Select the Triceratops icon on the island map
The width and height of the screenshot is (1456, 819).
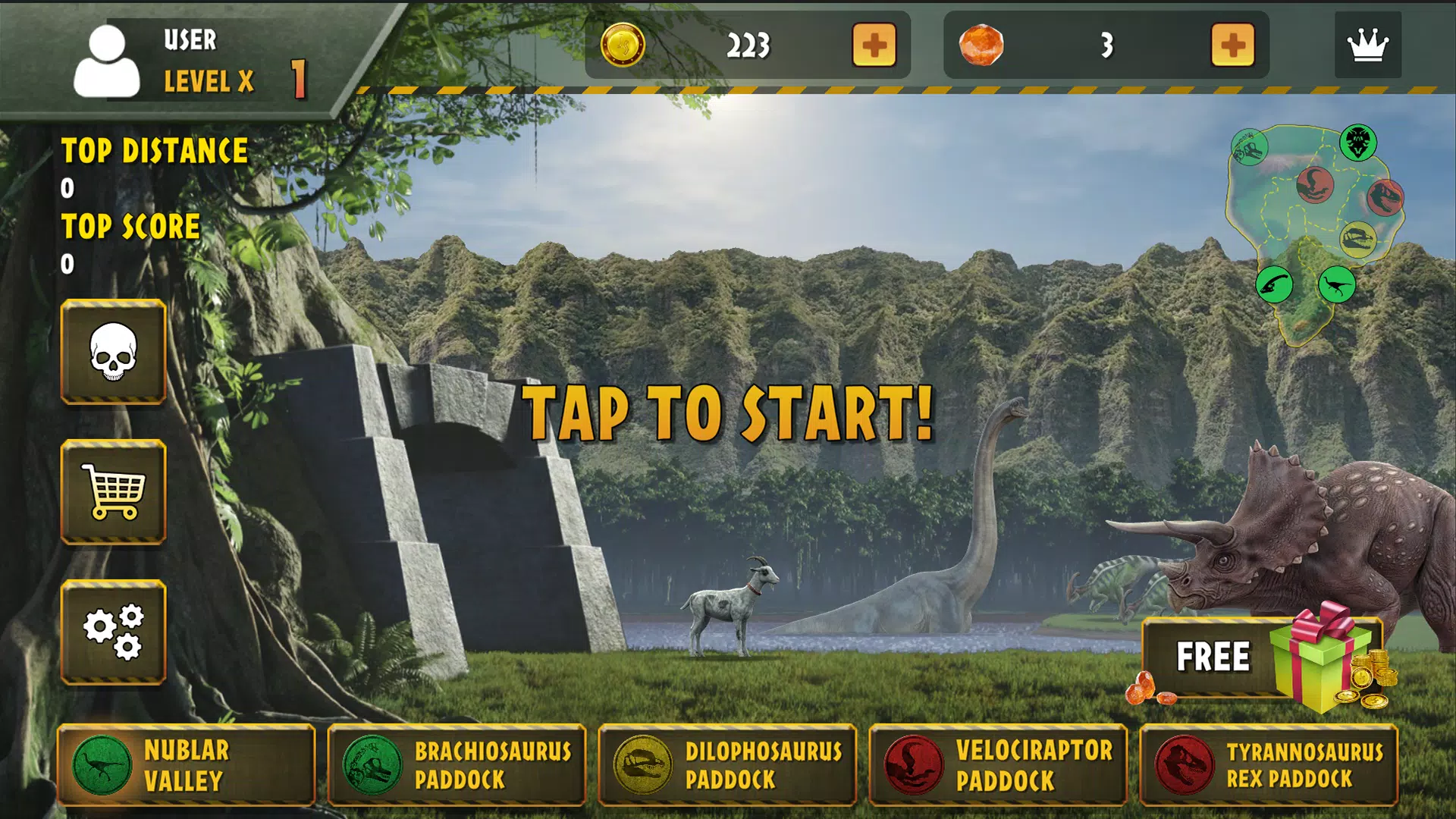pyautogui.click(x=1358, y=141)
